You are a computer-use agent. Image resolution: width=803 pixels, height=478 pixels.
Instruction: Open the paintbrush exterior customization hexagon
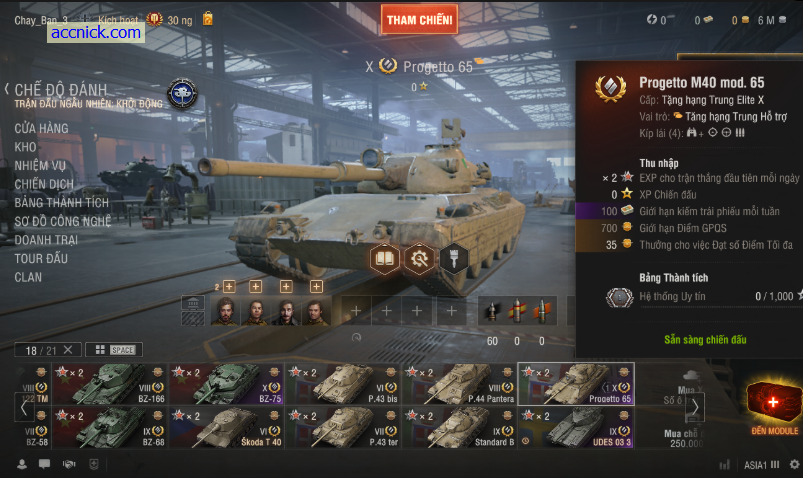[453, 259]
